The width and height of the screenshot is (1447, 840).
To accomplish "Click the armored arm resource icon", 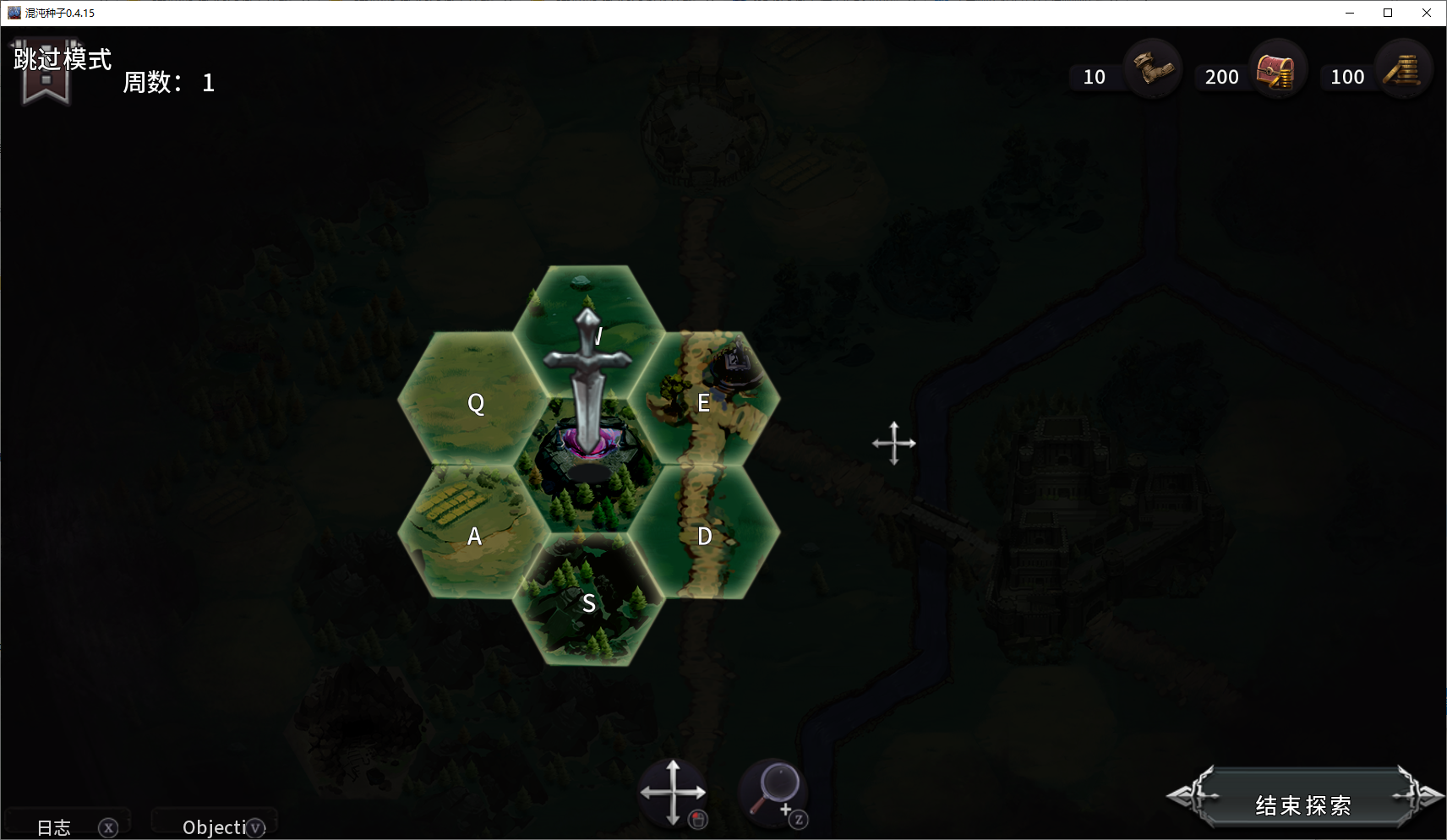I will pos(1152,69).
